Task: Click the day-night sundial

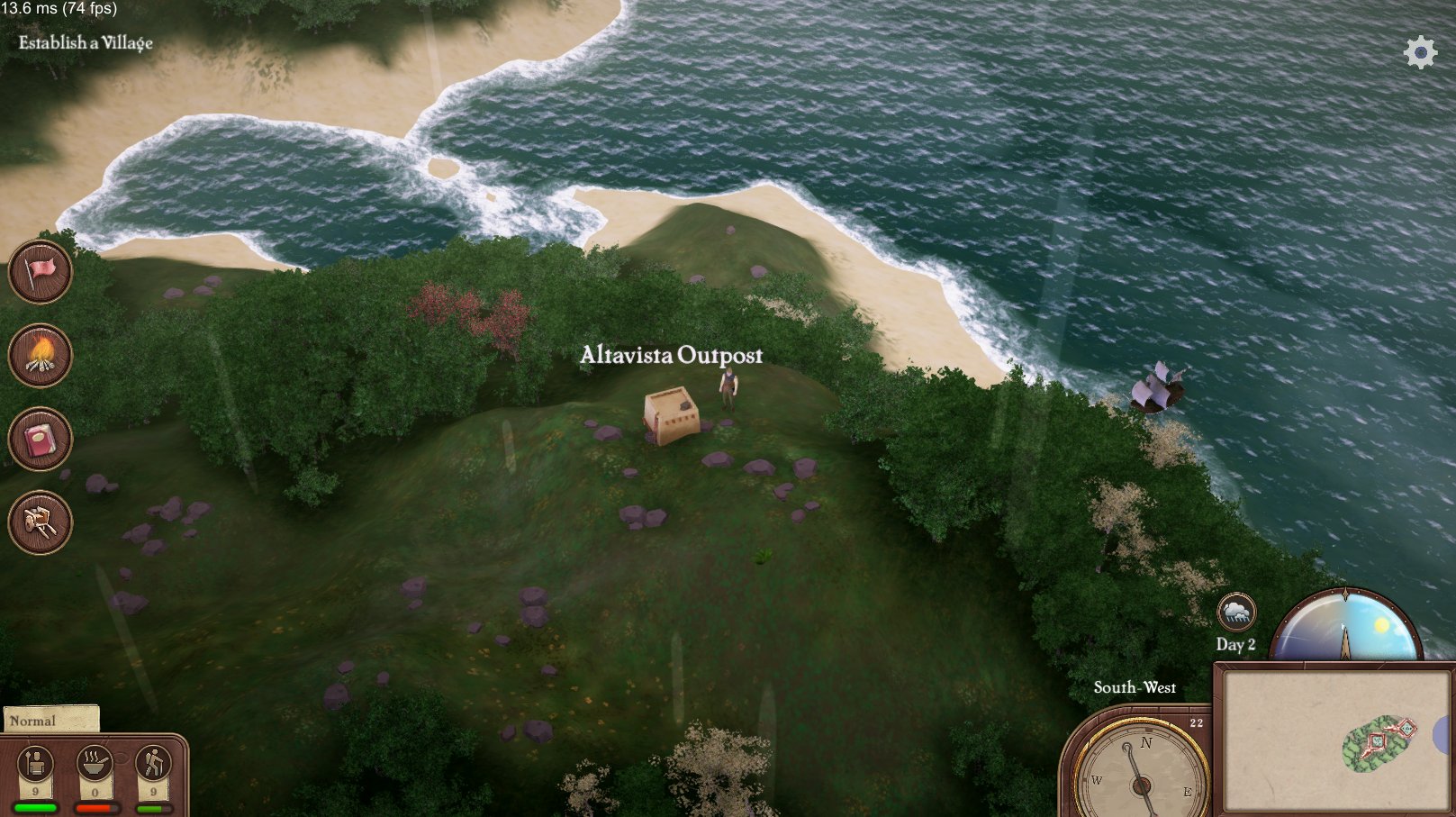Action: (1346, 626)
